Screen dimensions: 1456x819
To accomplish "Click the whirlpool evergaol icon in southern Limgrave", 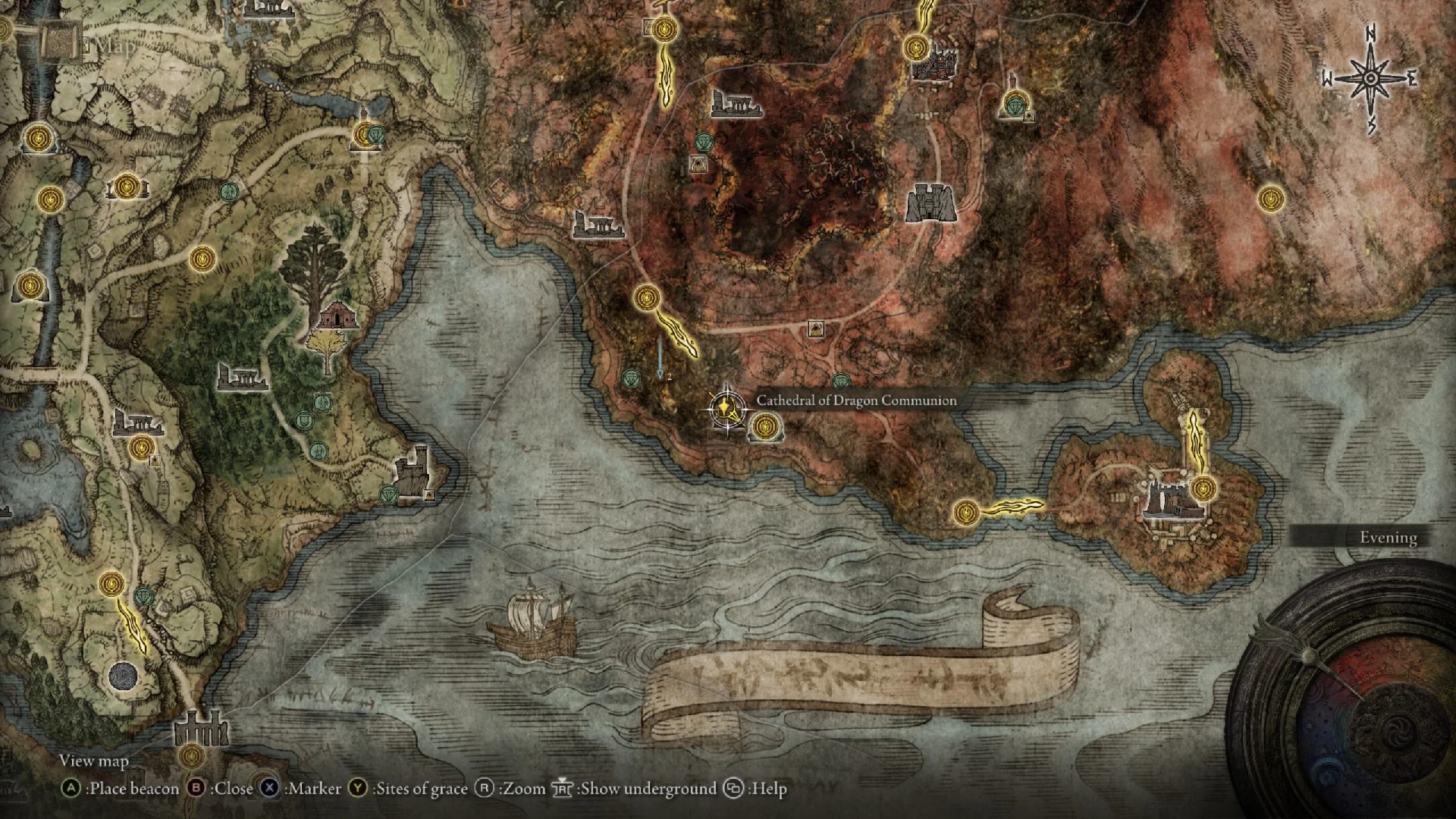I will pyautogui.click(x=121, y=675).
